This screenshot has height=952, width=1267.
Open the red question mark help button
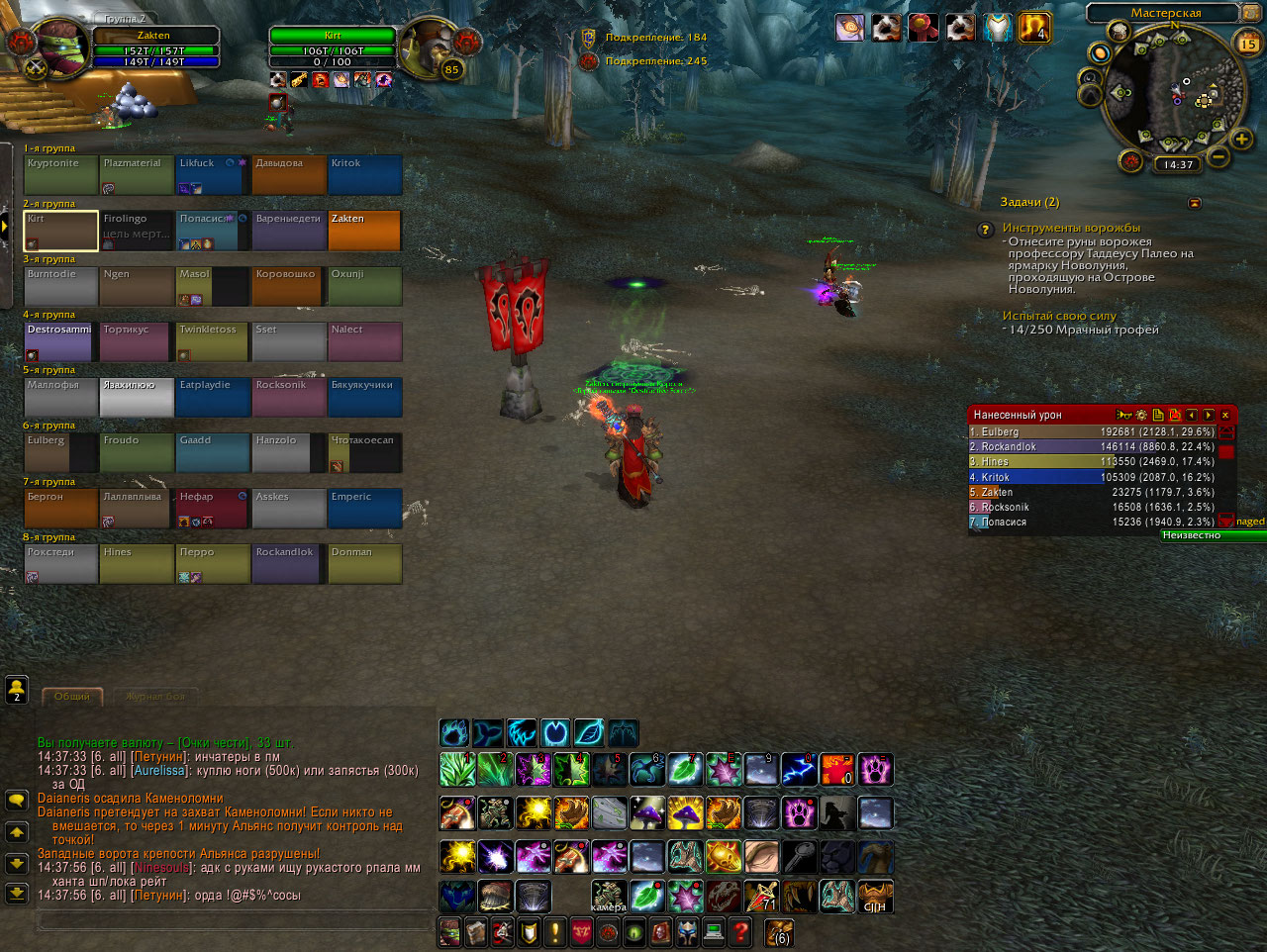[x=739, y=932]
